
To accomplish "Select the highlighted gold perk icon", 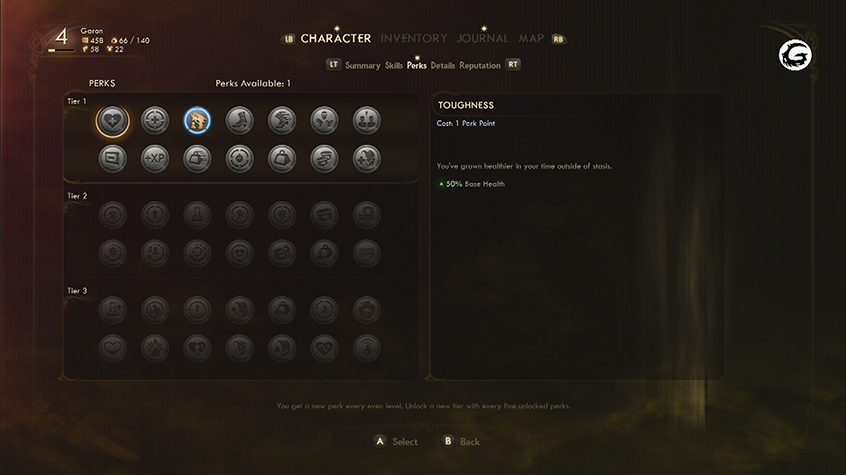I will [x=197, y=121].
